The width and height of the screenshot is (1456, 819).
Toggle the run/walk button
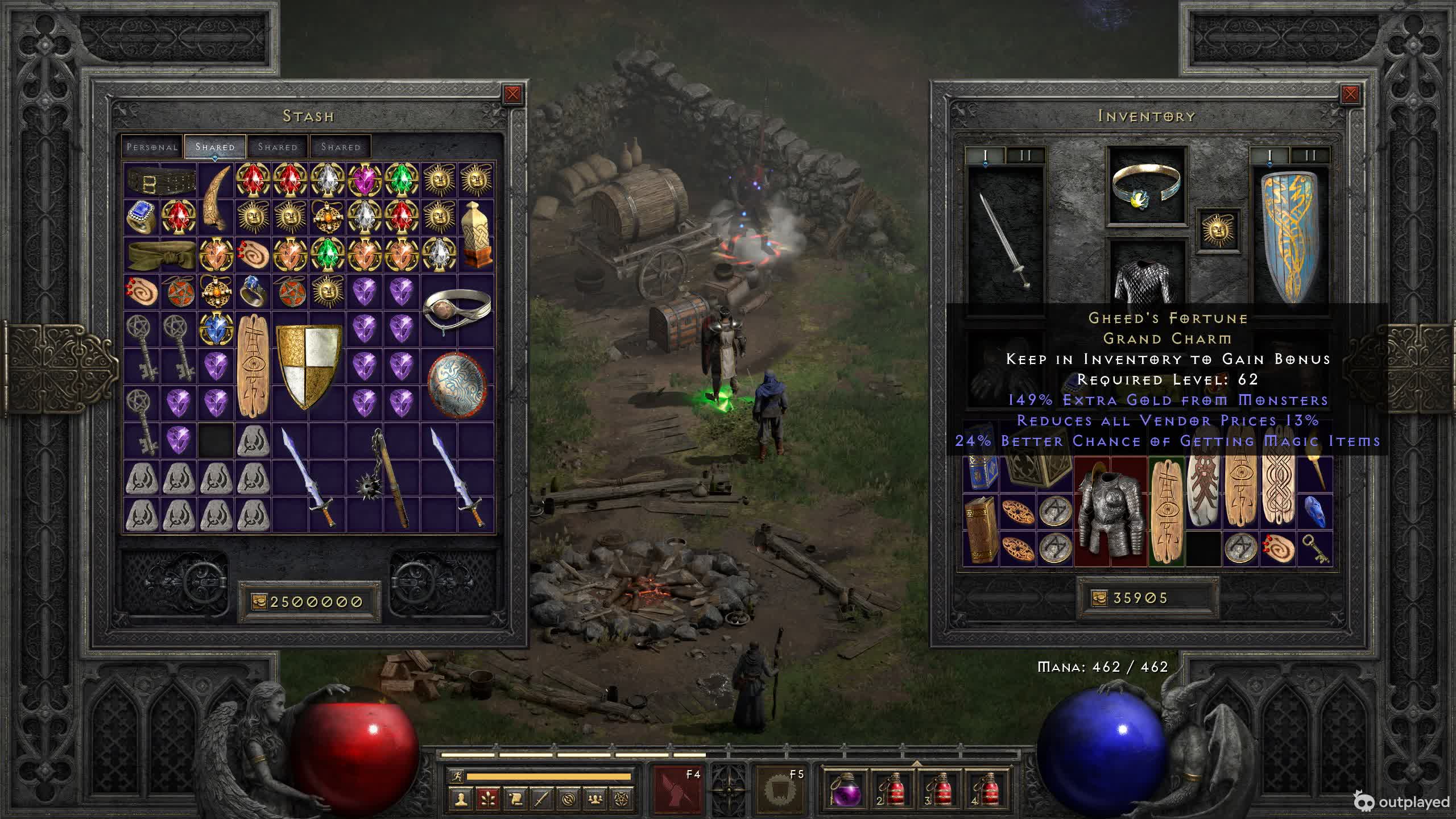[x=456, y=776]
